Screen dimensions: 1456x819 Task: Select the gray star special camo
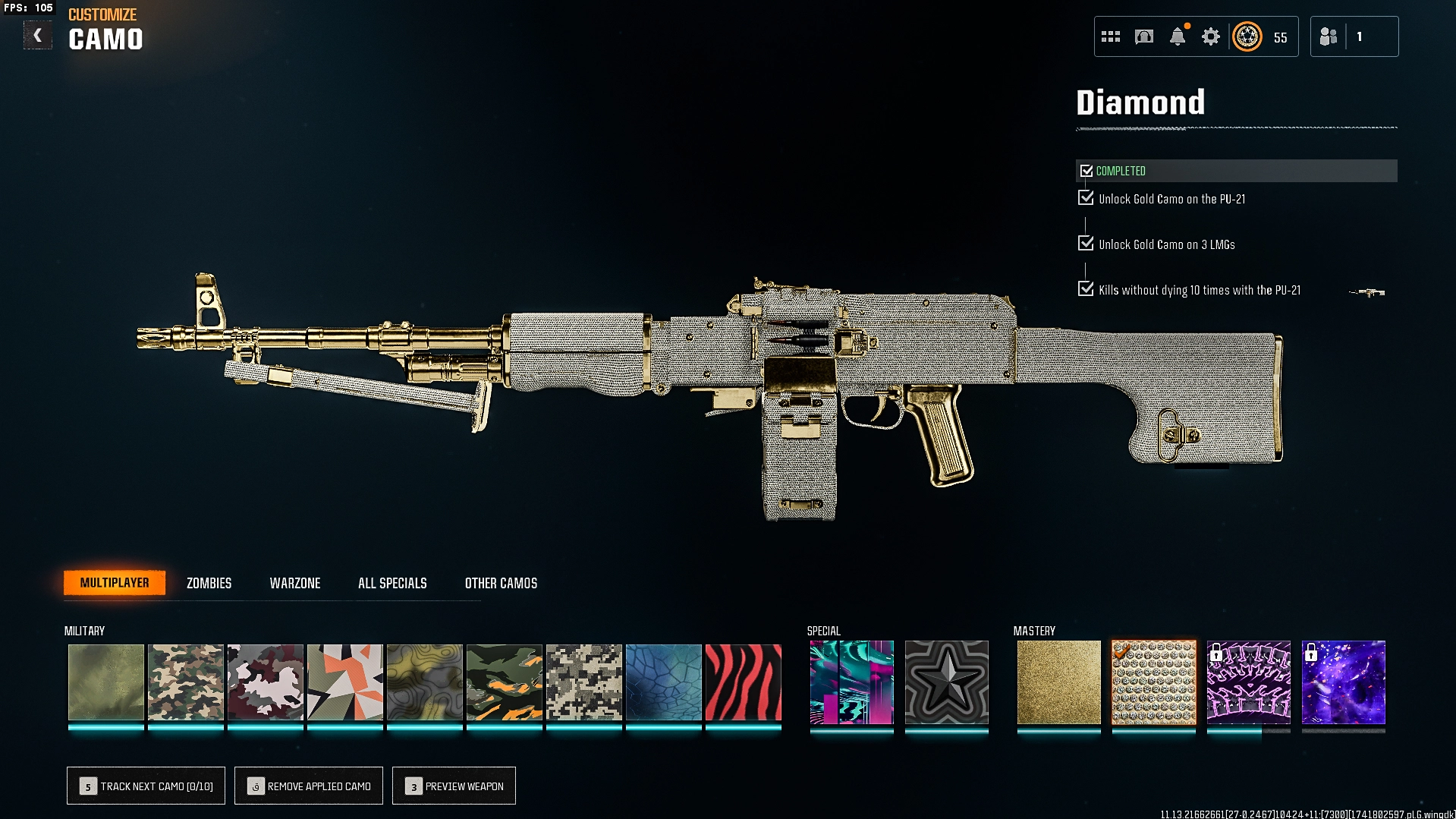coord(946,682)
